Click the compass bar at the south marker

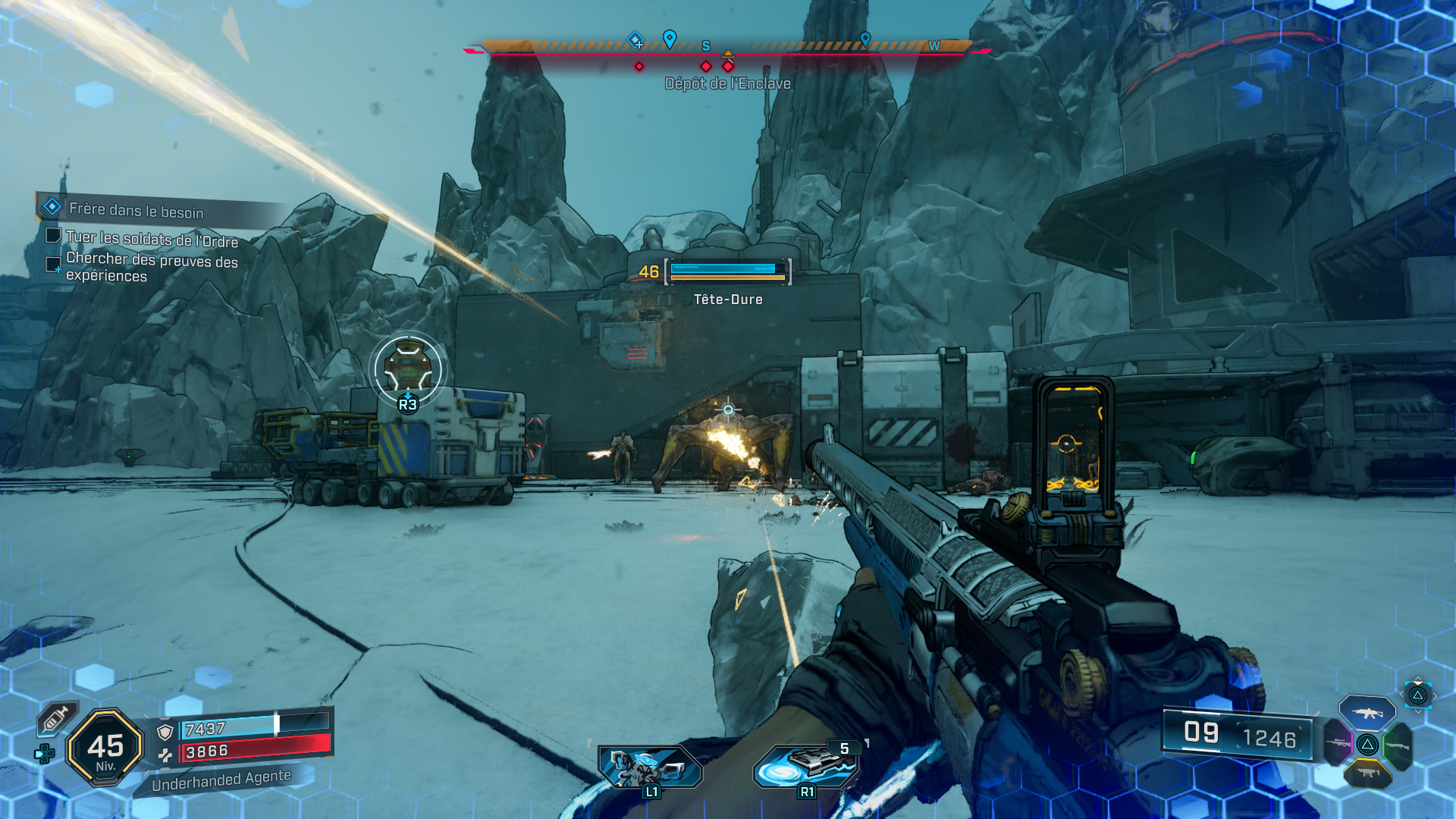[x=706, y=46]
